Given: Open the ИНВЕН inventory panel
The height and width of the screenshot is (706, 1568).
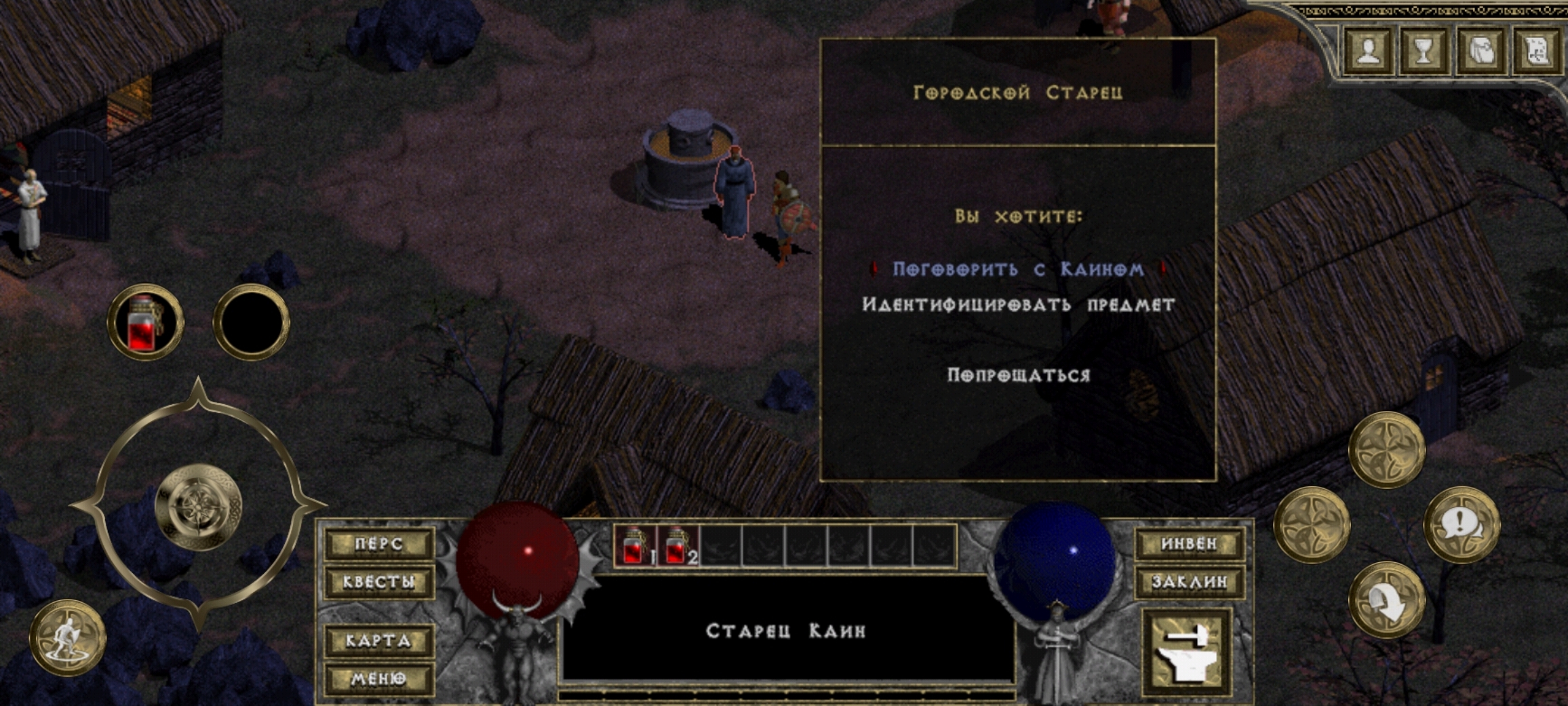Looking at the screenshot, I should click(1189, 544).
